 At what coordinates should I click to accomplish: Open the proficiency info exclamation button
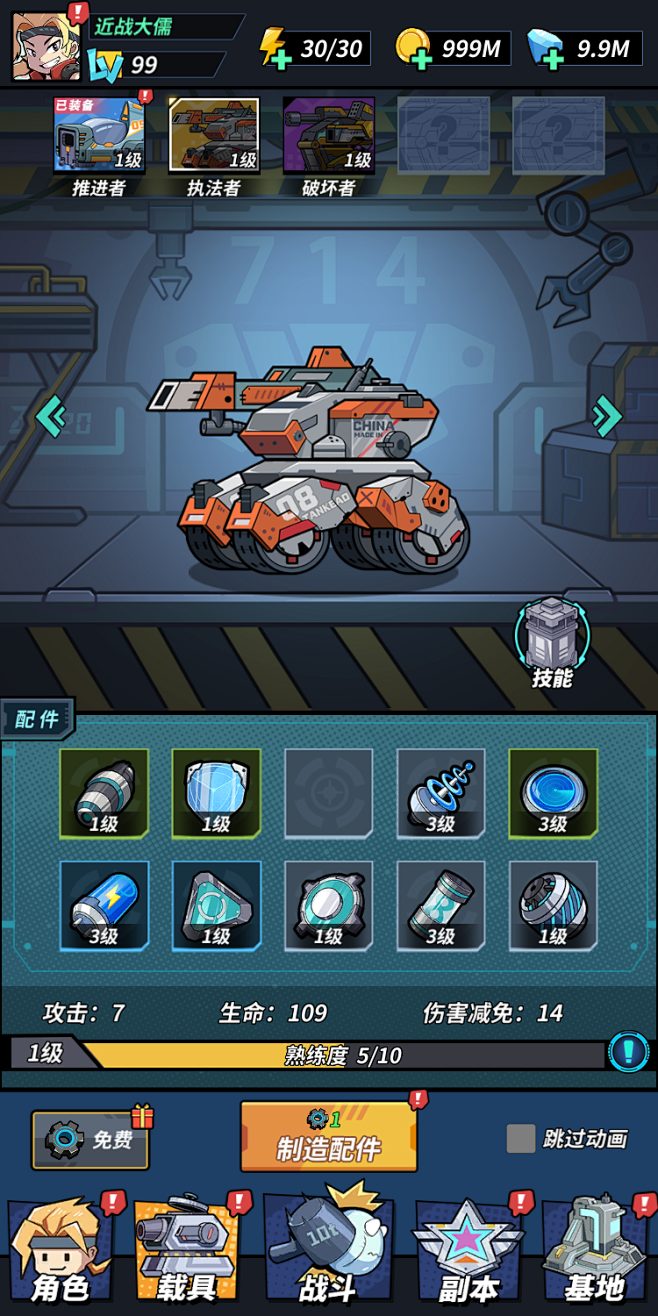(628, 1052)
